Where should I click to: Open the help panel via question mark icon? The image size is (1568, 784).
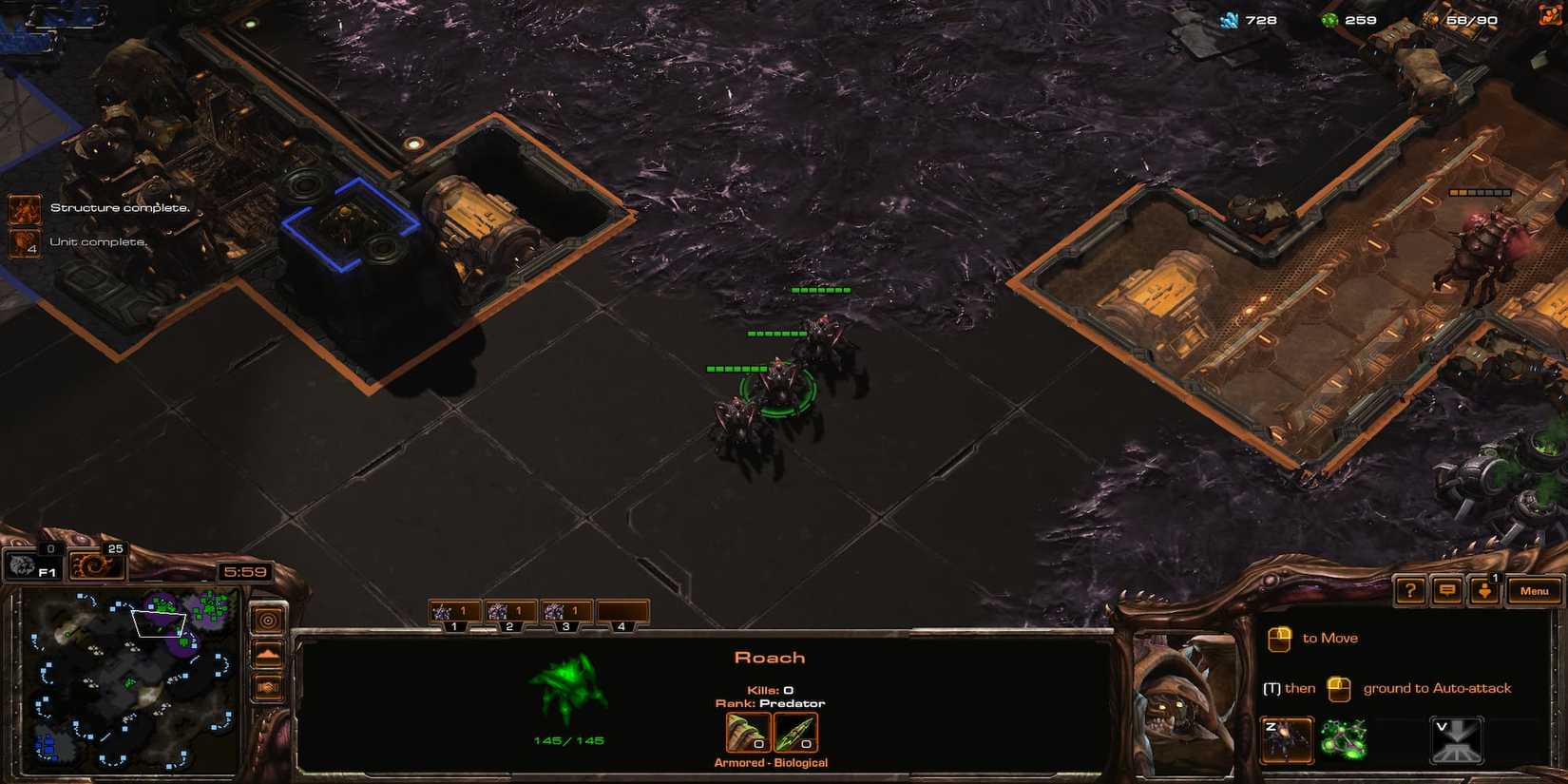click(1409, 590)
